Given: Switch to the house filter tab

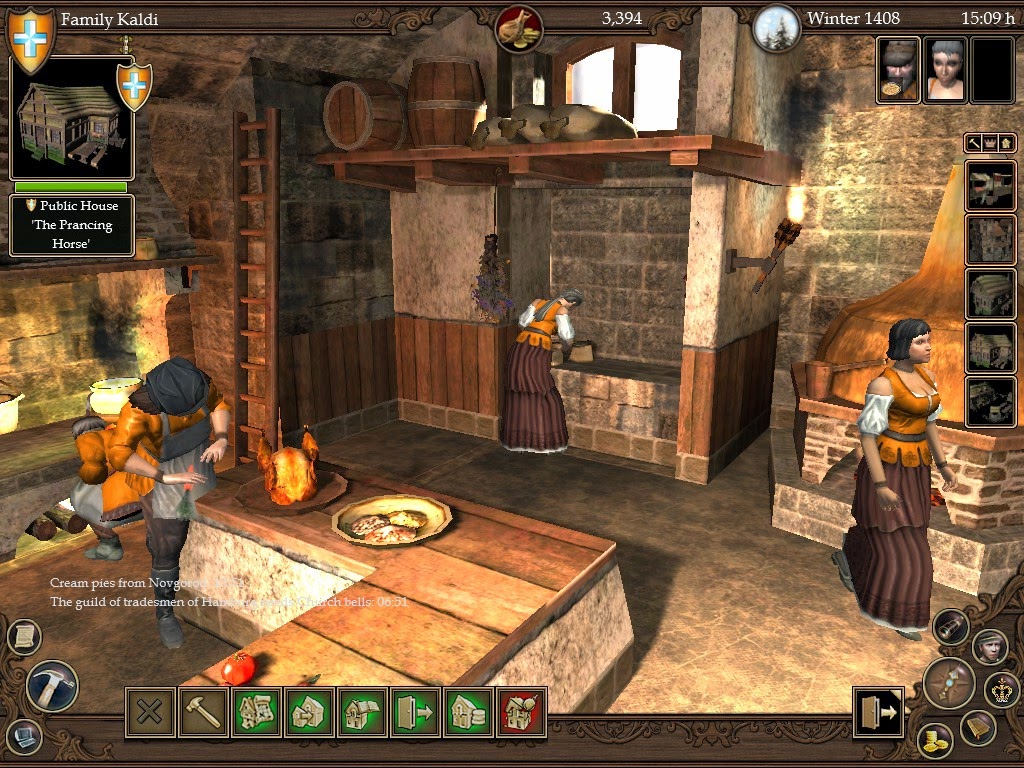Looking at the screenshot, I should (1004, 143).
